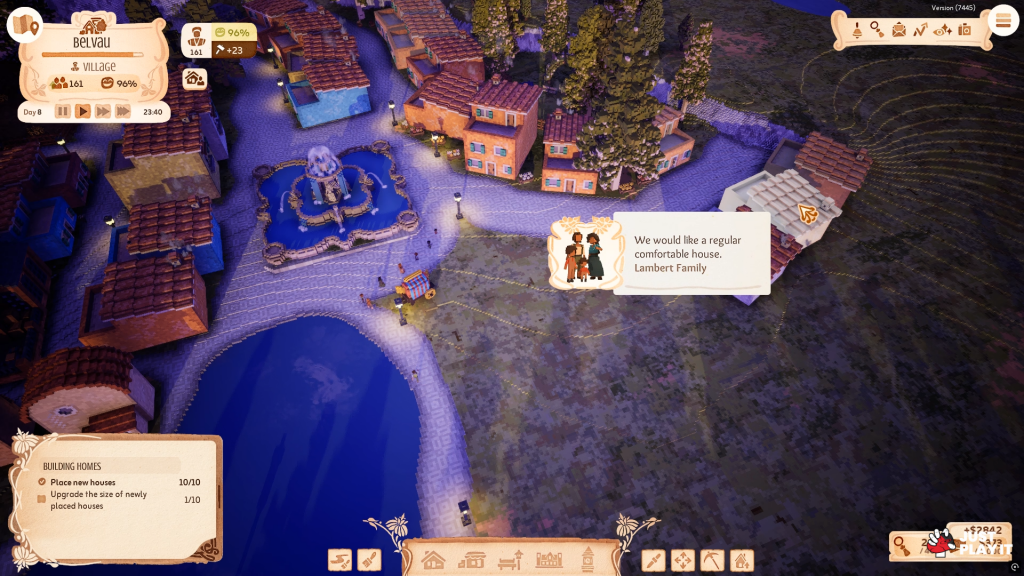1024x576 pixels.
Task: Open the worker population panel showing 161
Action: click(x=196, y=40)
